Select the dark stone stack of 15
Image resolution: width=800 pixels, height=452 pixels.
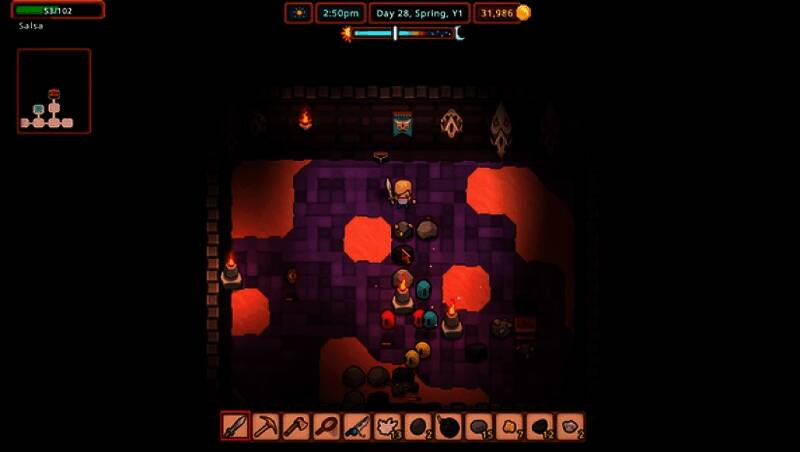(x=479, y=426)
